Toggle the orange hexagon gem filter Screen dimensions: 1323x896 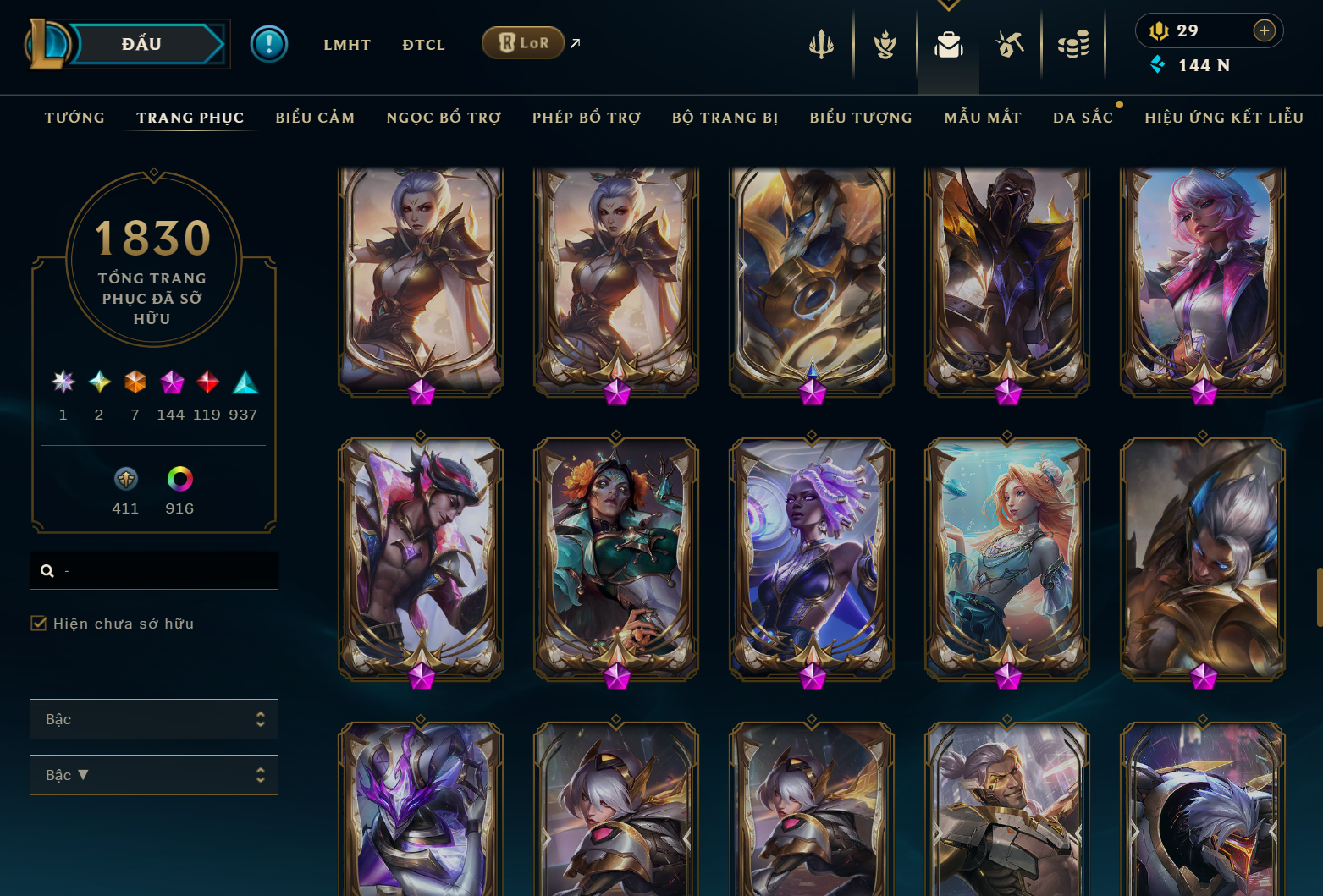[135, 382]
